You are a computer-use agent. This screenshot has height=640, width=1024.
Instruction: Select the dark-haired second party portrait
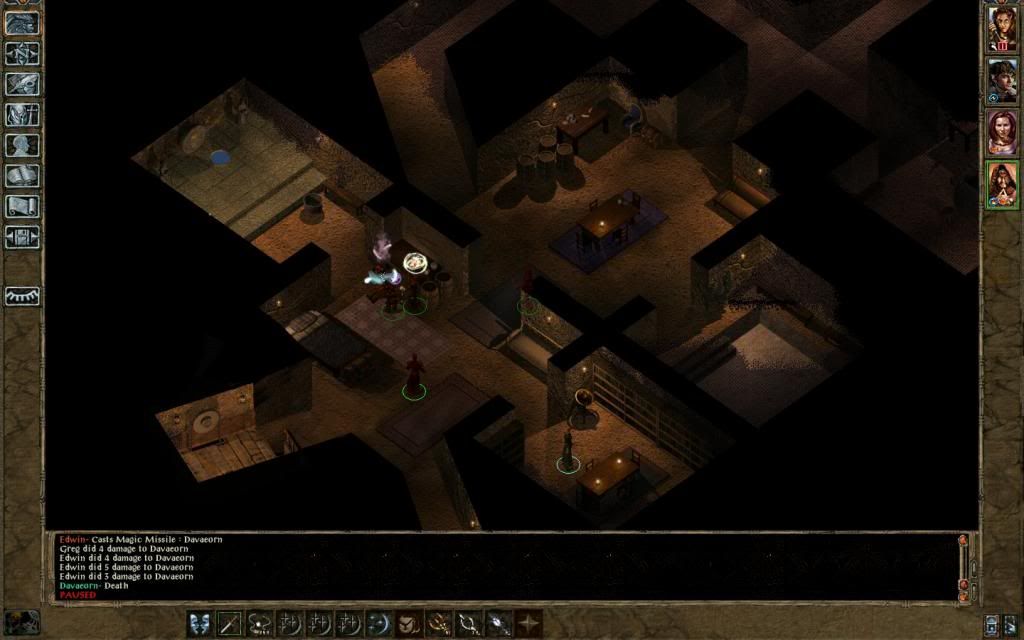point(1002,80)
